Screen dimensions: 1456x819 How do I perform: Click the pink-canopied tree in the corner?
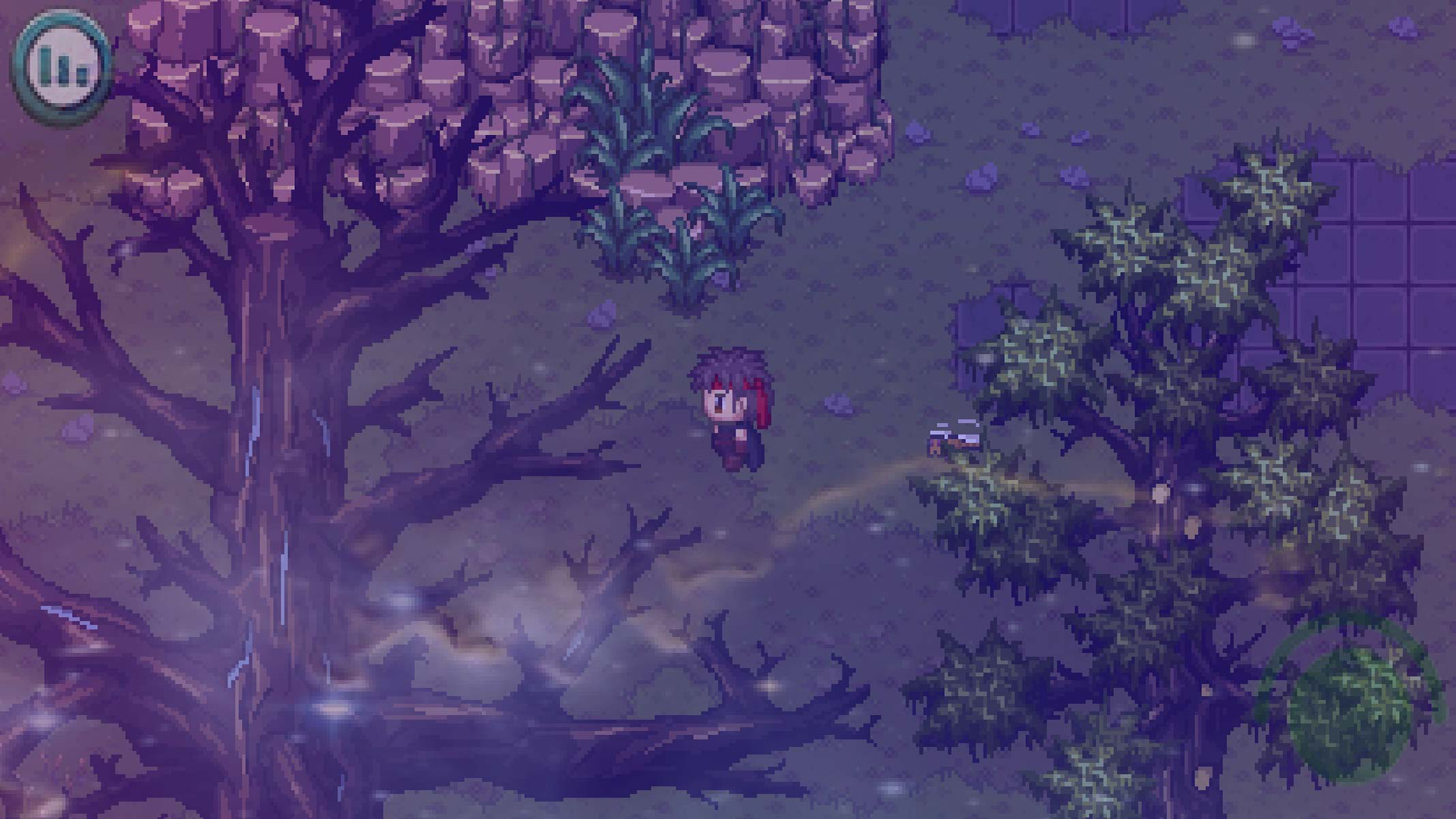point(227,91)
